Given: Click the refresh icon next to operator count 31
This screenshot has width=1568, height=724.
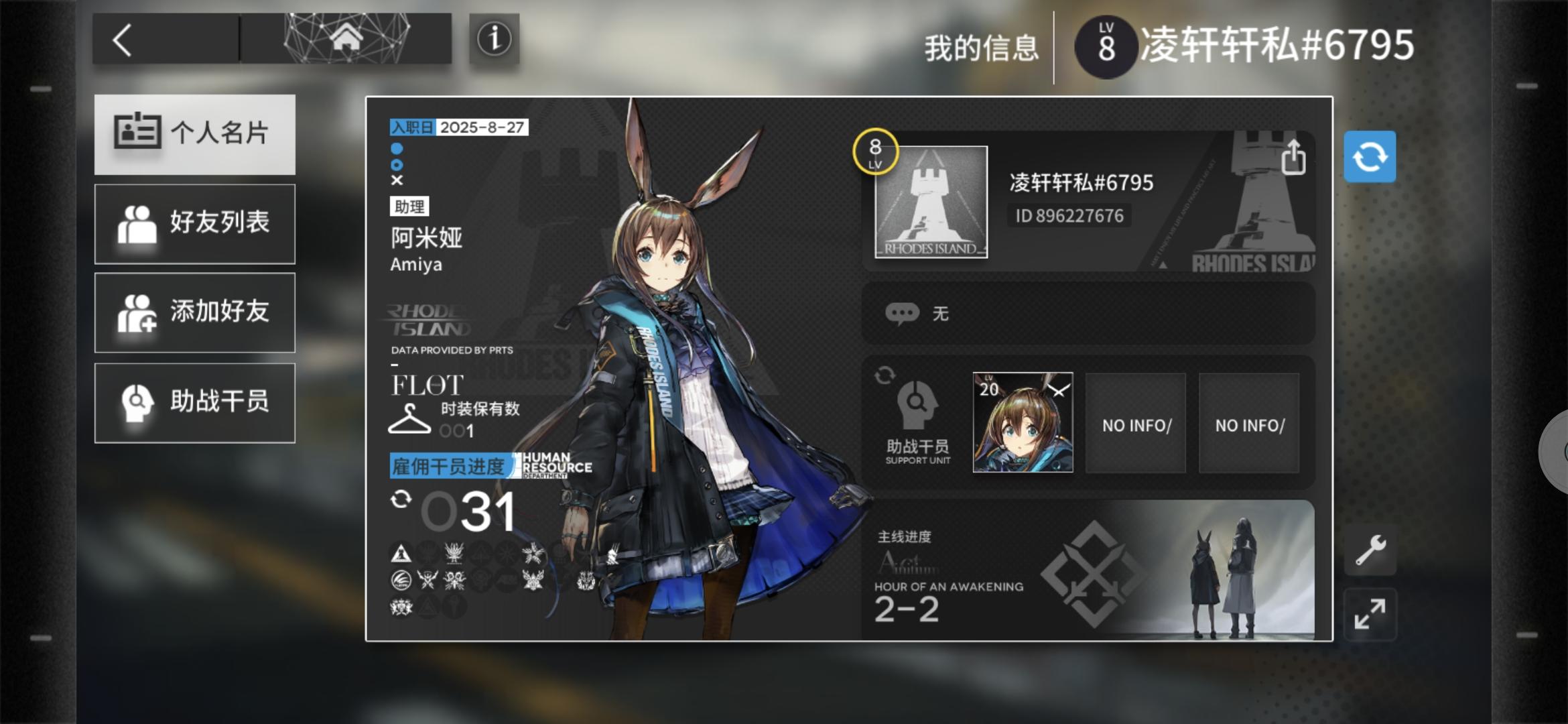Looking at the screenshot, I should (x=401, y=499).
